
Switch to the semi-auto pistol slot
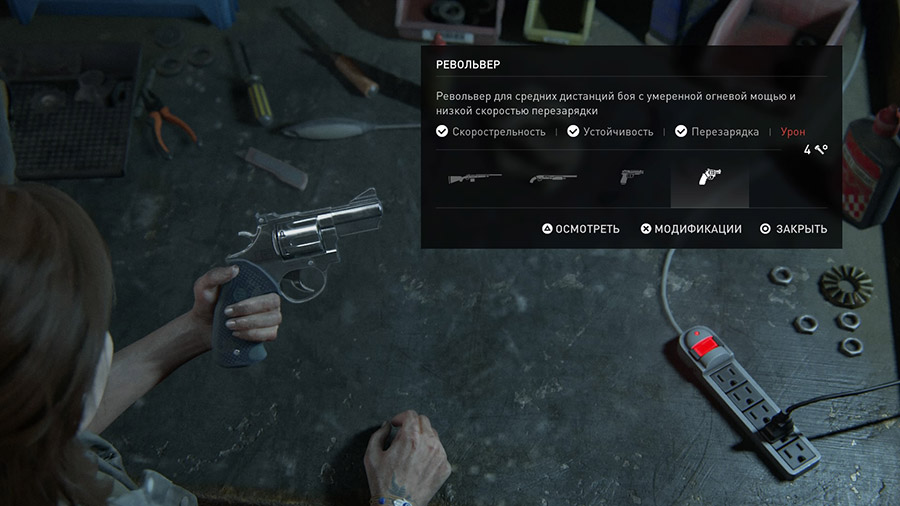coord(630,178)
